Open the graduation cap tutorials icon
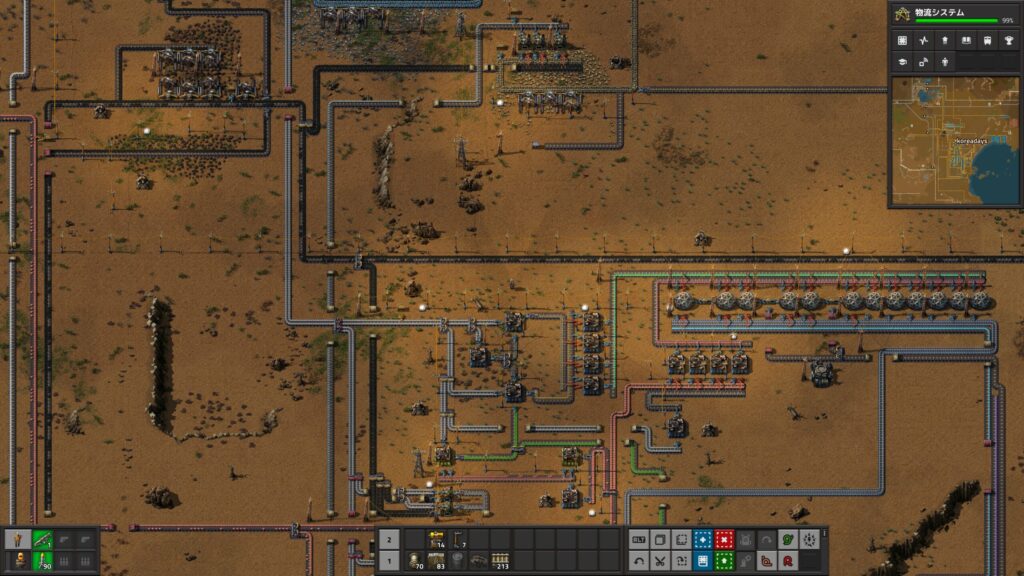Screen dimensions: 1024x576 (902, 61)
